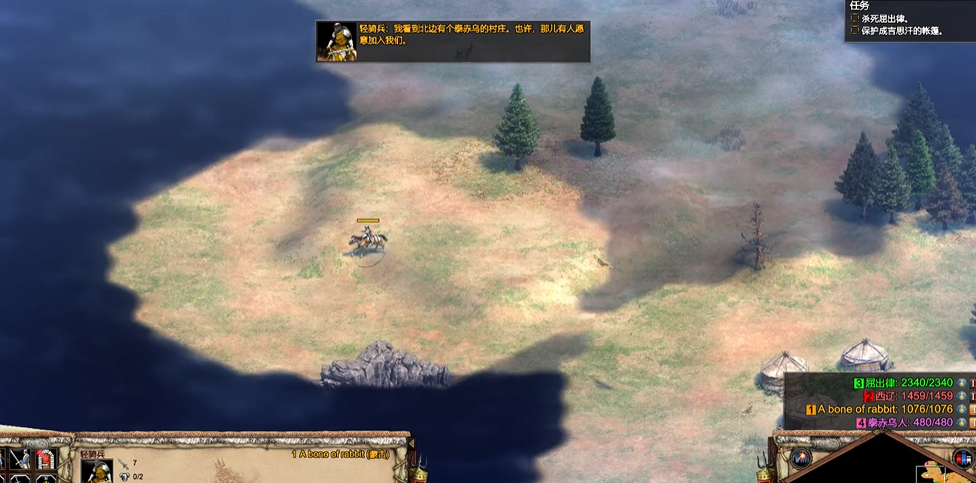Click the light cavalry dialogue message portrait

337,41
